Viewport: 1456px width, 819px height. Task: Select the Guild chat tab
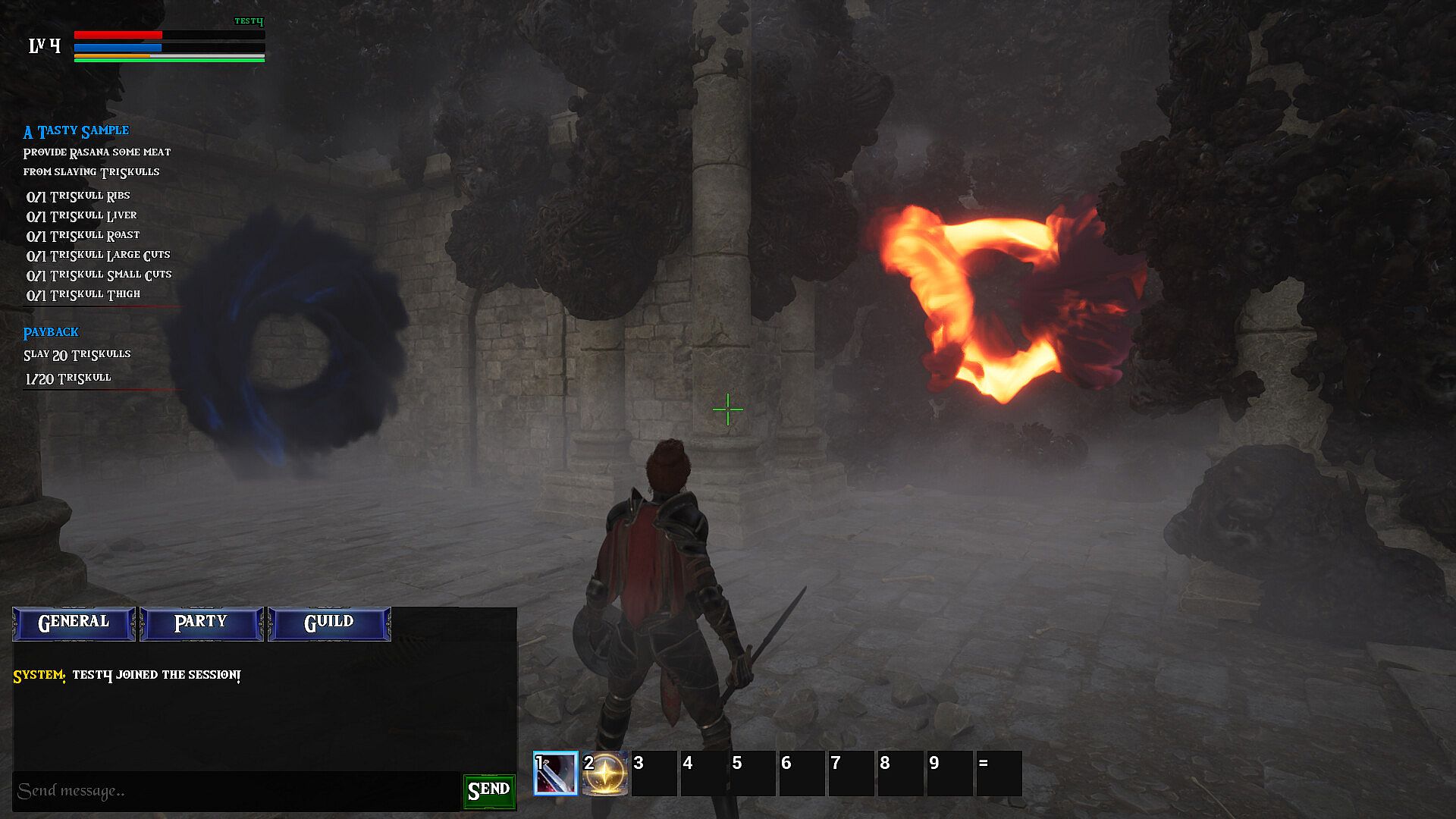click(329, 623)
